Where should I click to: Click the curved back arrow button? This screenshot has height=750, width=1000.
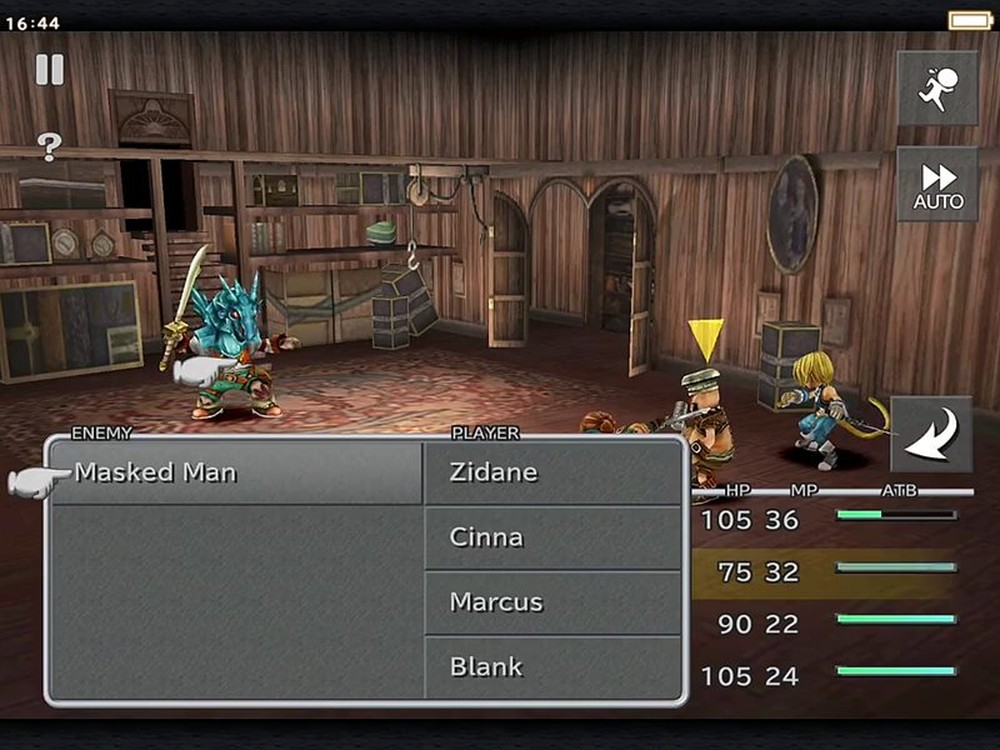(931, 434)
